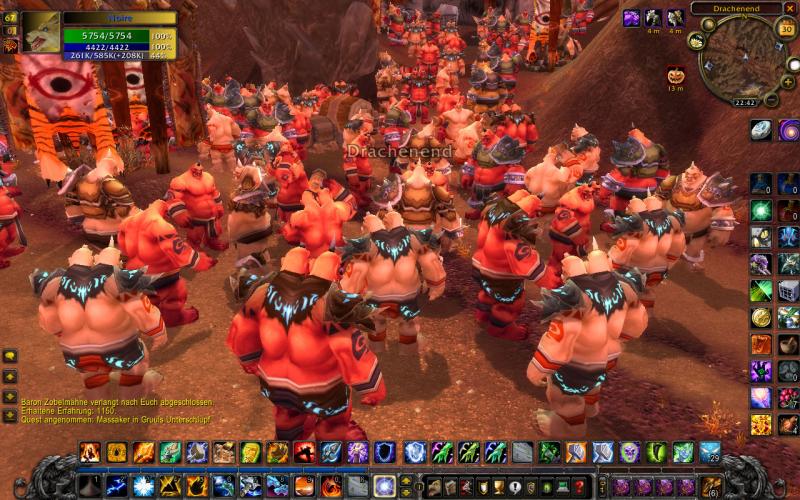
Task: Open the backpack slot marked with 6
Action: point(711,487)
